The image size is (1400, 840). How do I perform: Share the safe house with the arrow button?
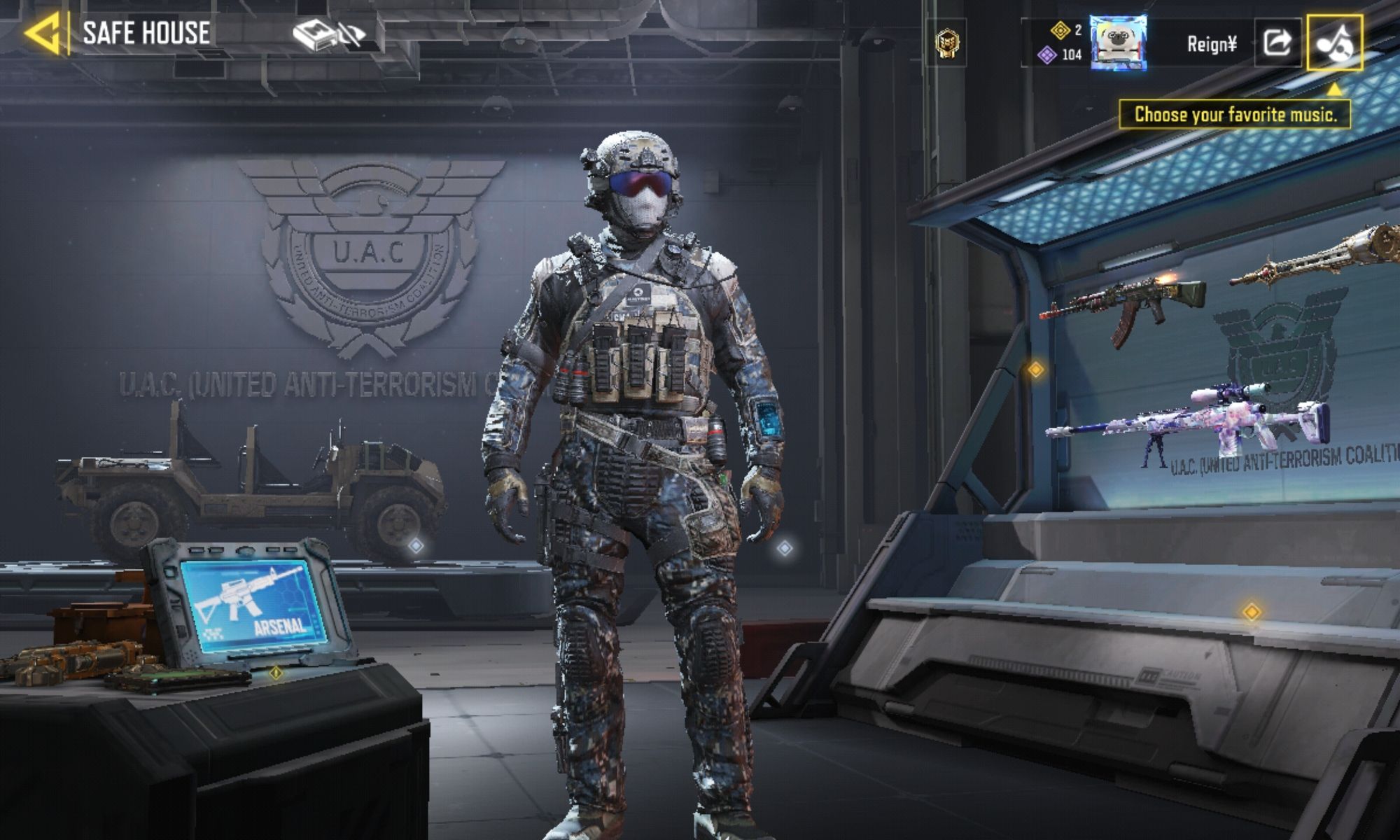(x=1277, y=43)
